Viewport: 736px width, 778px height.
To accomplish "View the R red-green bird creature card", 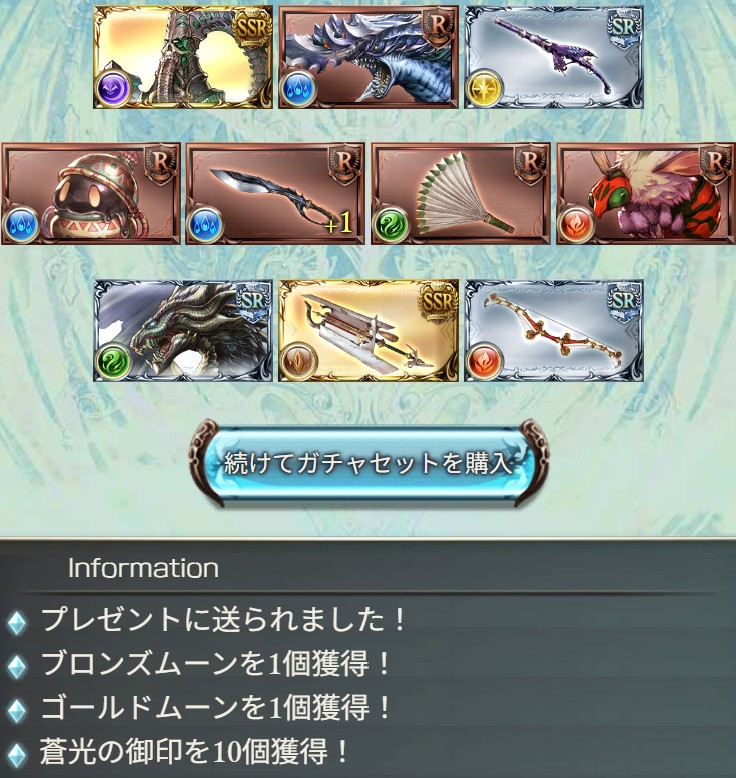I will click(x=645, y=194).
